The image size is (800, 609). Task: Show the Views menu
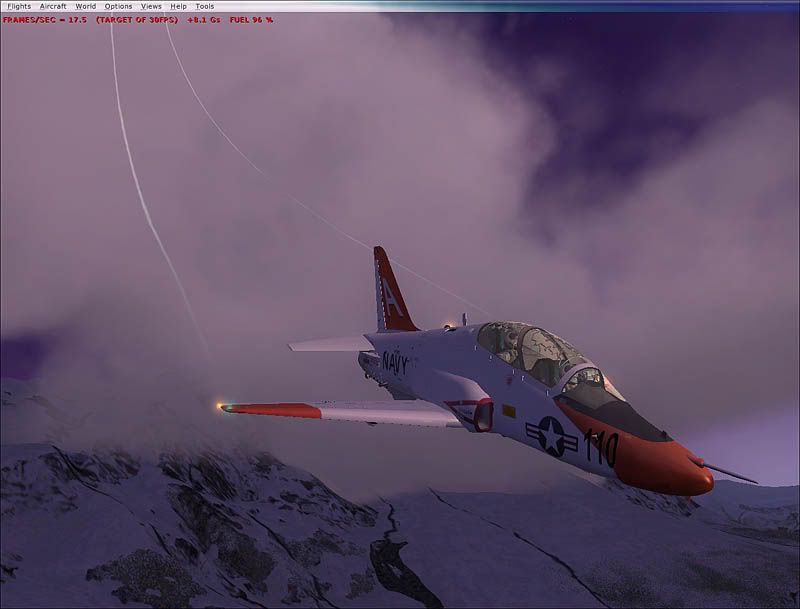click(151, 6)
